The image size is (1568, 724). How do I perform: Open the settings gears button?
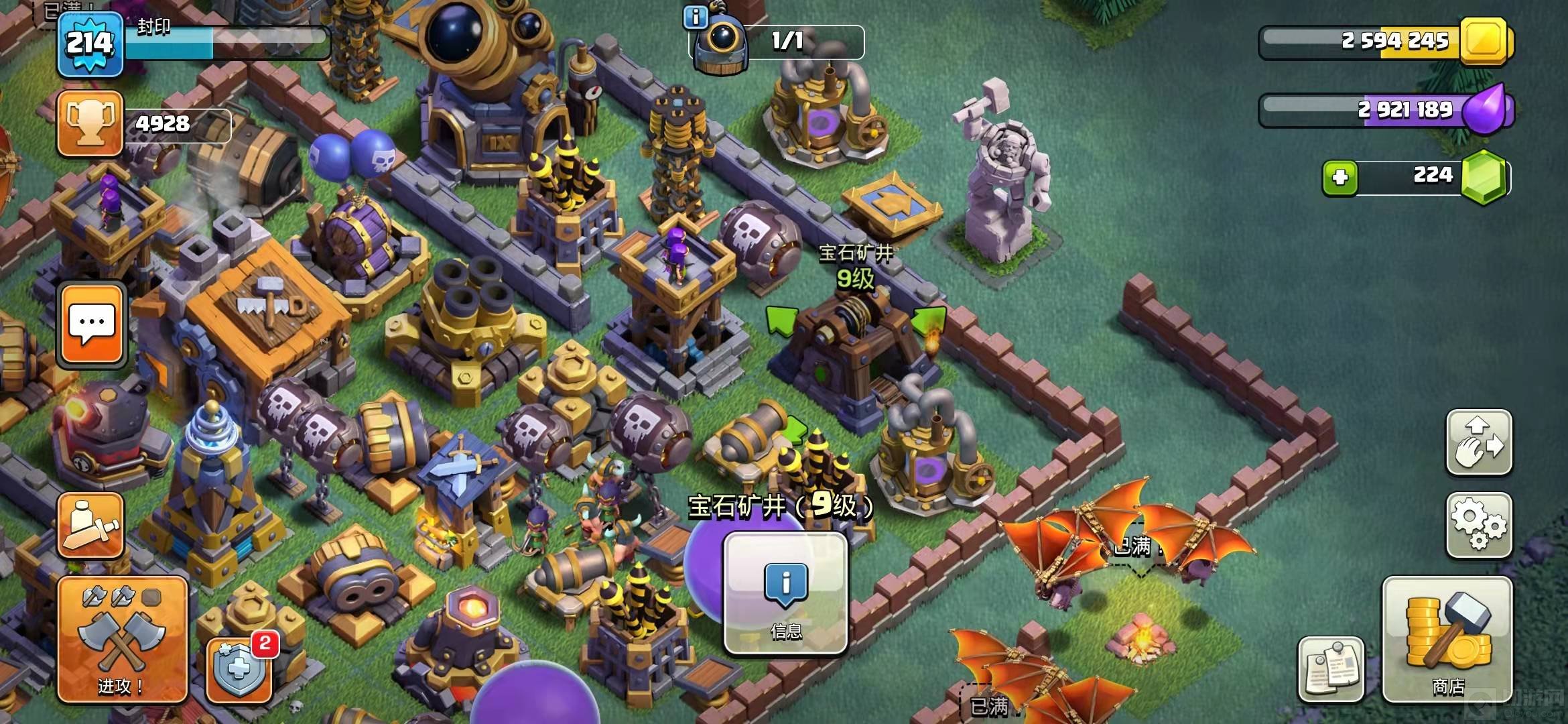[x=1479, y=526]
